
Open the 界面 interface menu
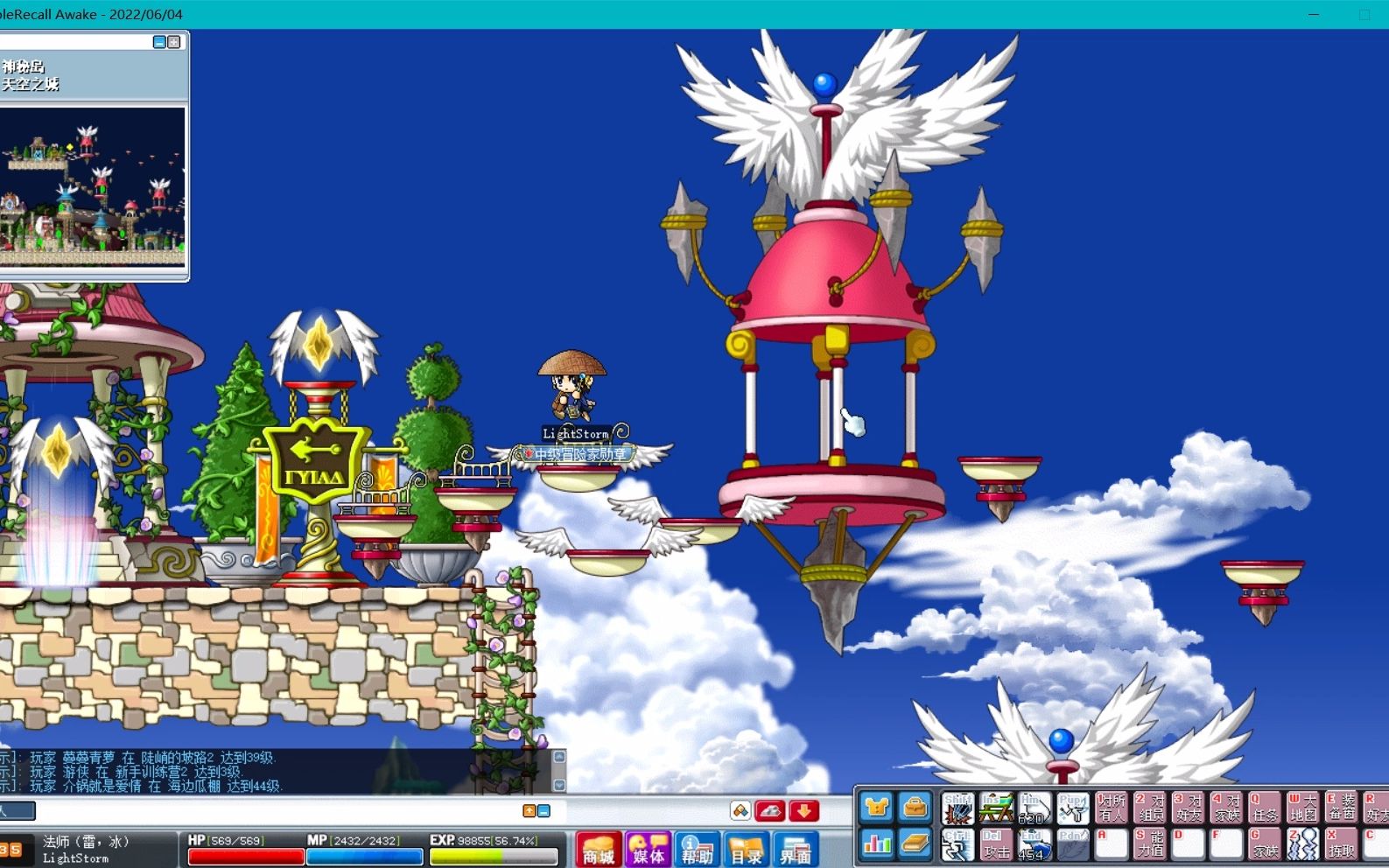pos(796,849)
